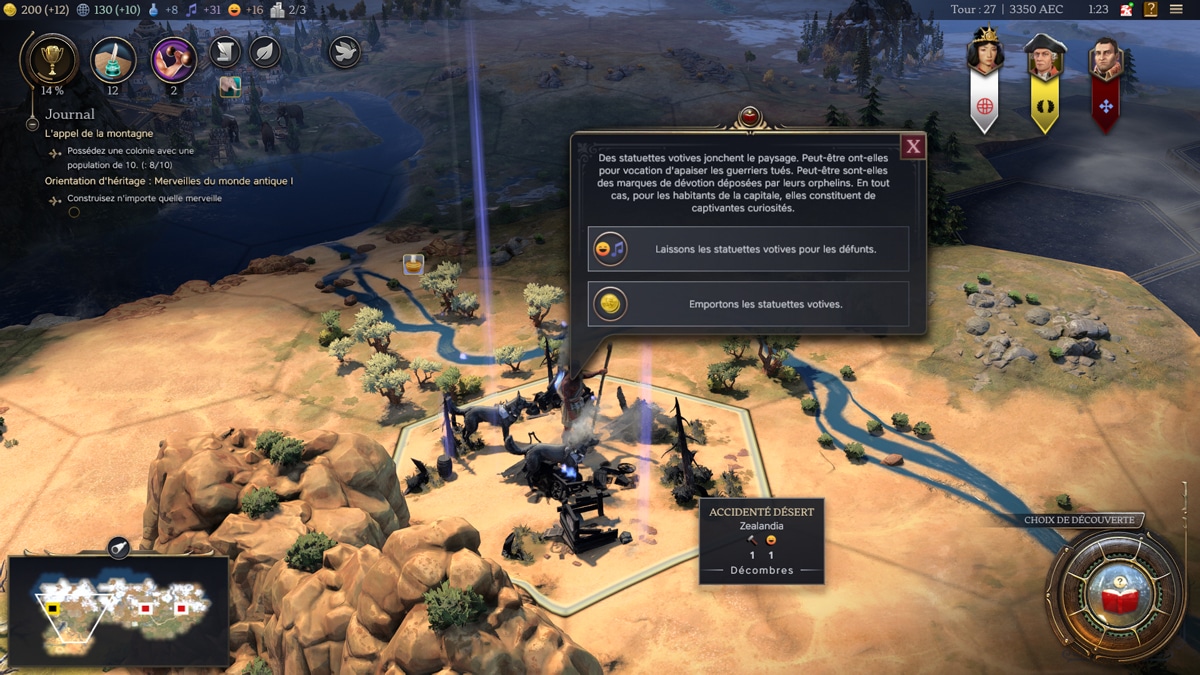1200x675 pixels.
Task: Open the 2K account icon
Action: (1126, 10)
